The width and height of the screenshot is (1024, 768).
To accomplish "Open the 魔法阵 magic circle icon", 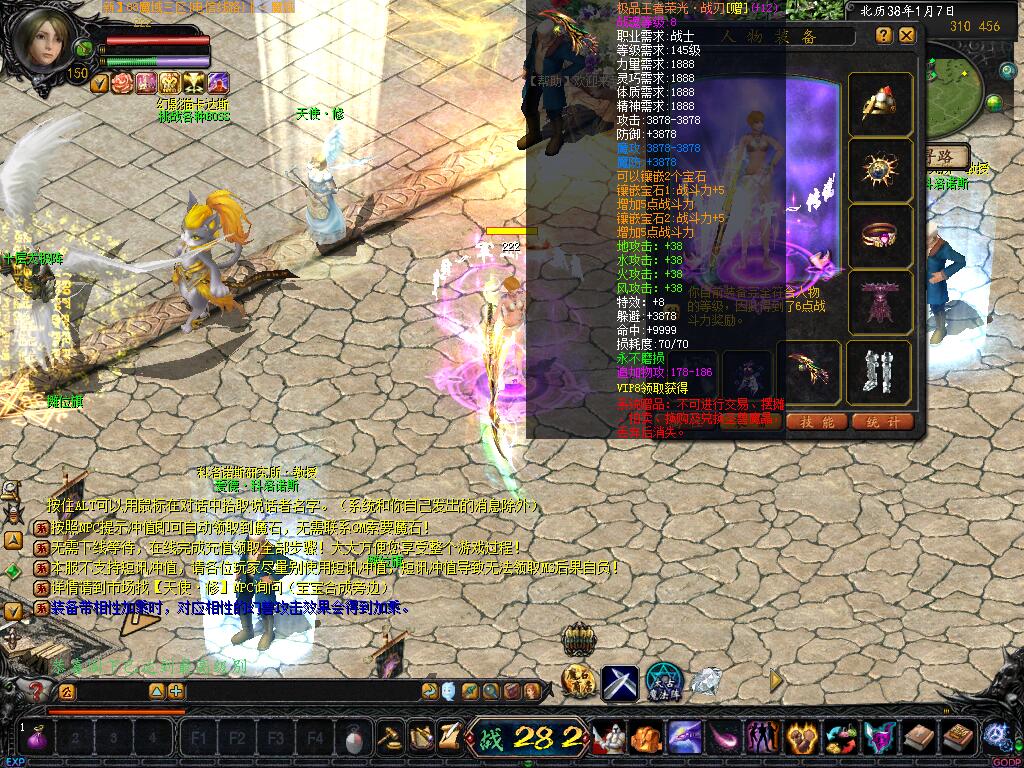I will (x=663, y=681).
